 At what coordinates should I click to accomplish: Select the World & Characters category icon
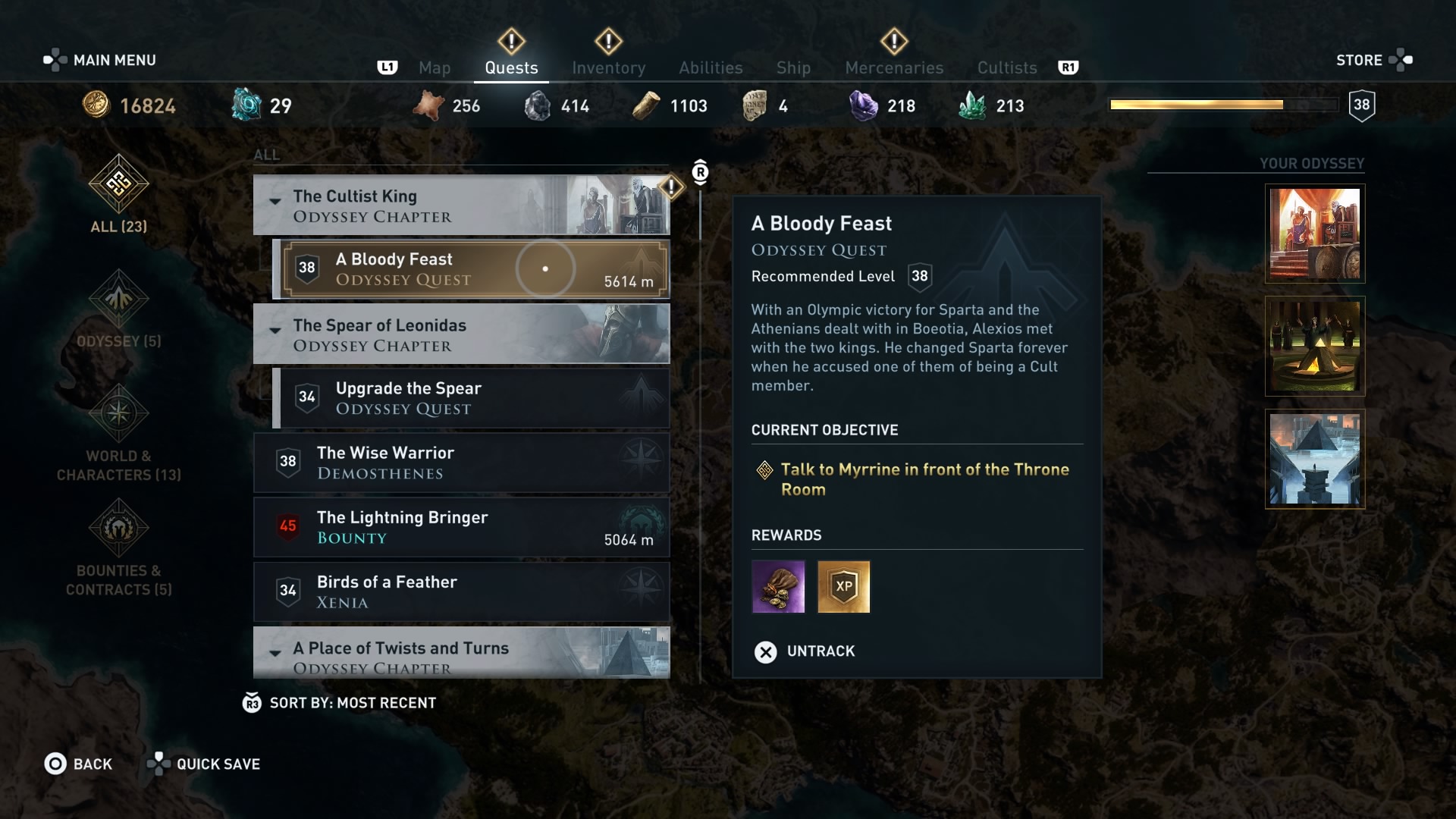click(119, 413)
